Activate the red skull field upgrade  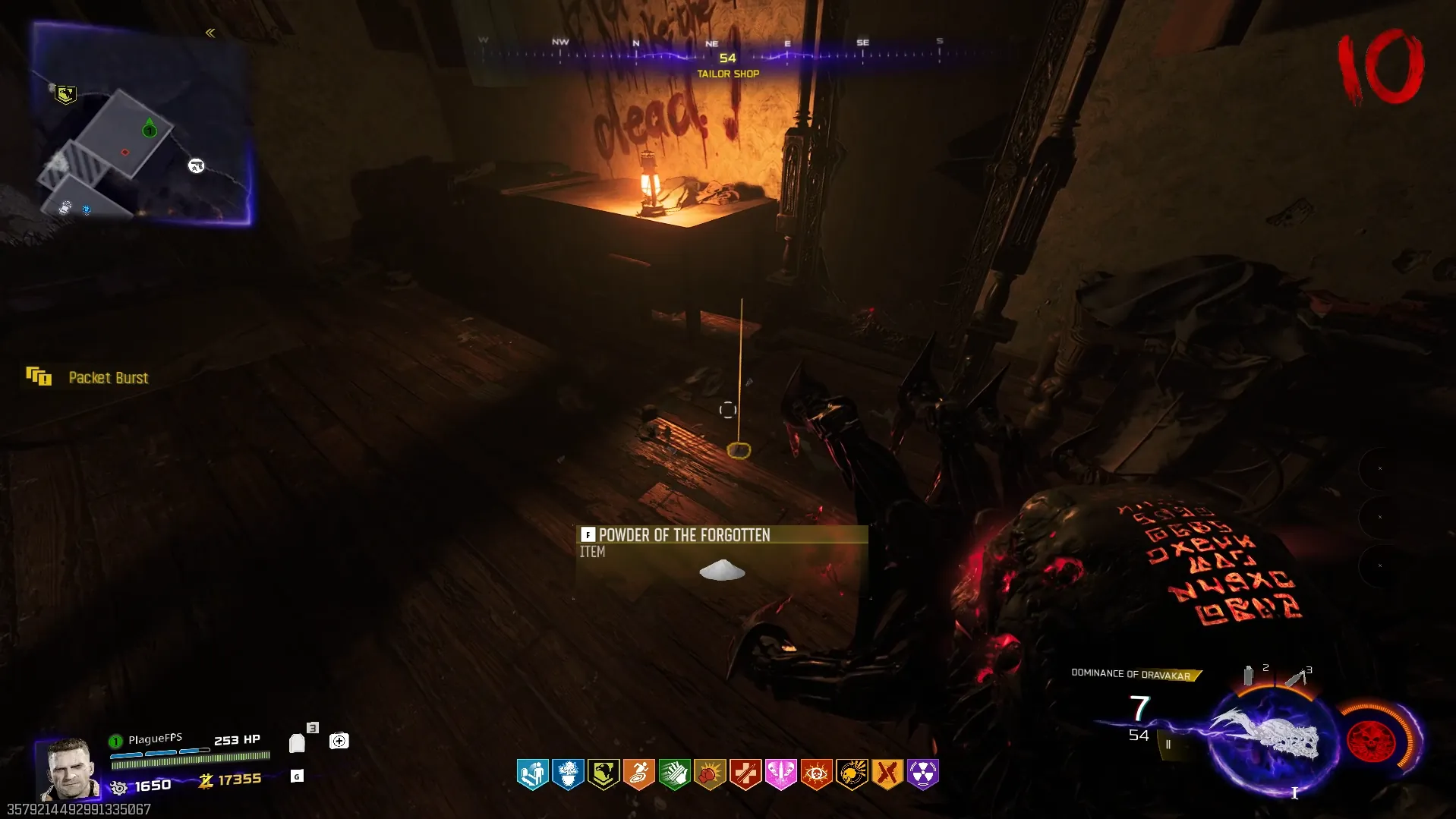tap(1371, 742)
